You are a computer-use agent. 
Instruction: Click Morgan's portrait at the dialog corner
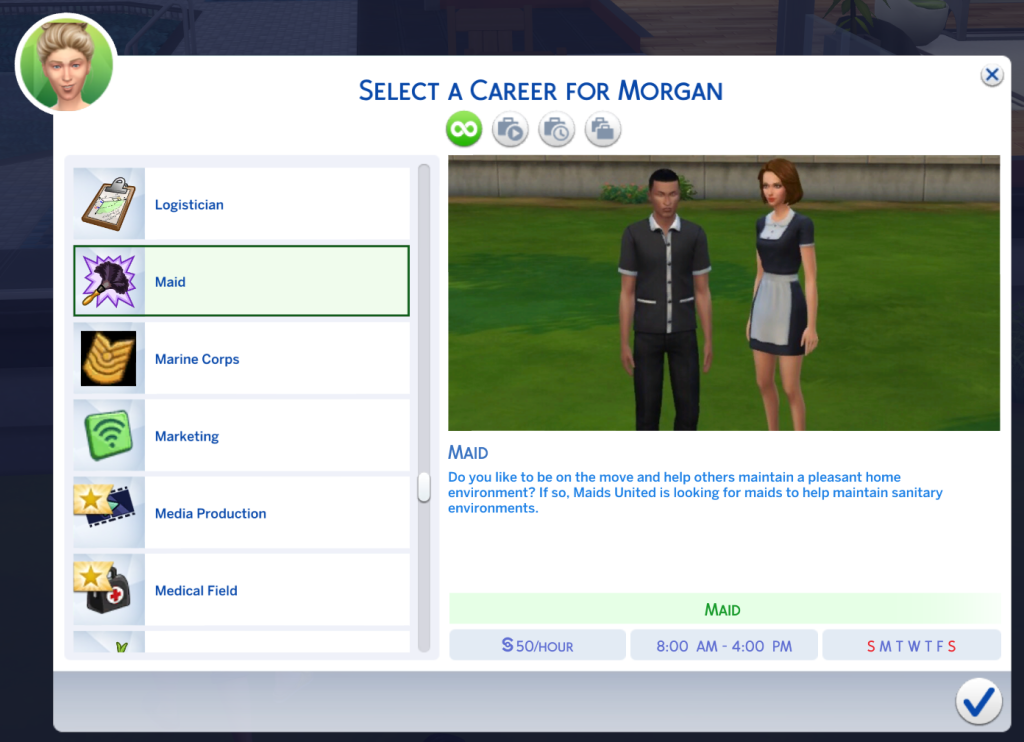tap(66, 63)
